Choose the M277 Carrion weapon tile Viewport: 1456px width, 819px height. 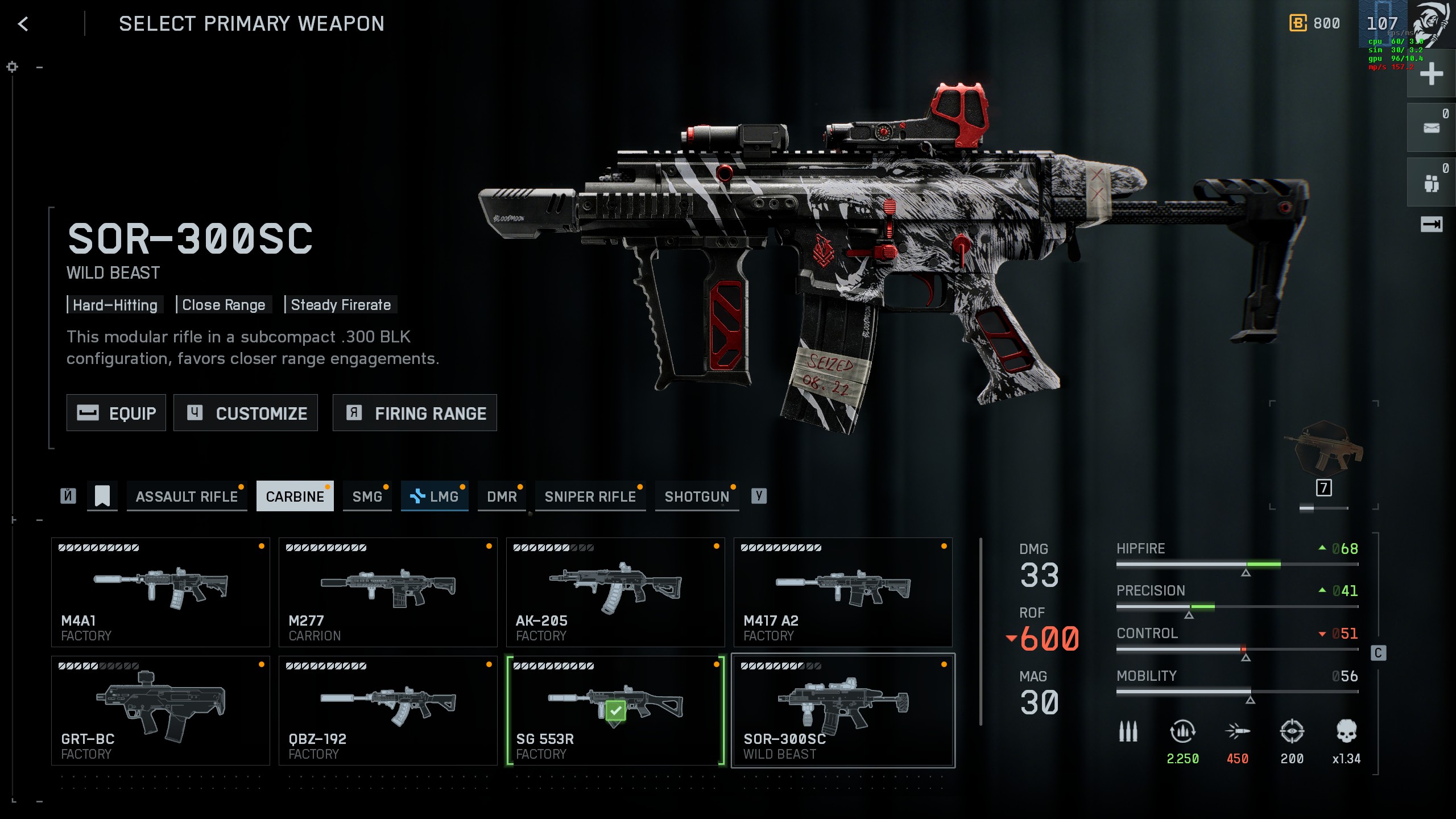[x=388, y=592]
